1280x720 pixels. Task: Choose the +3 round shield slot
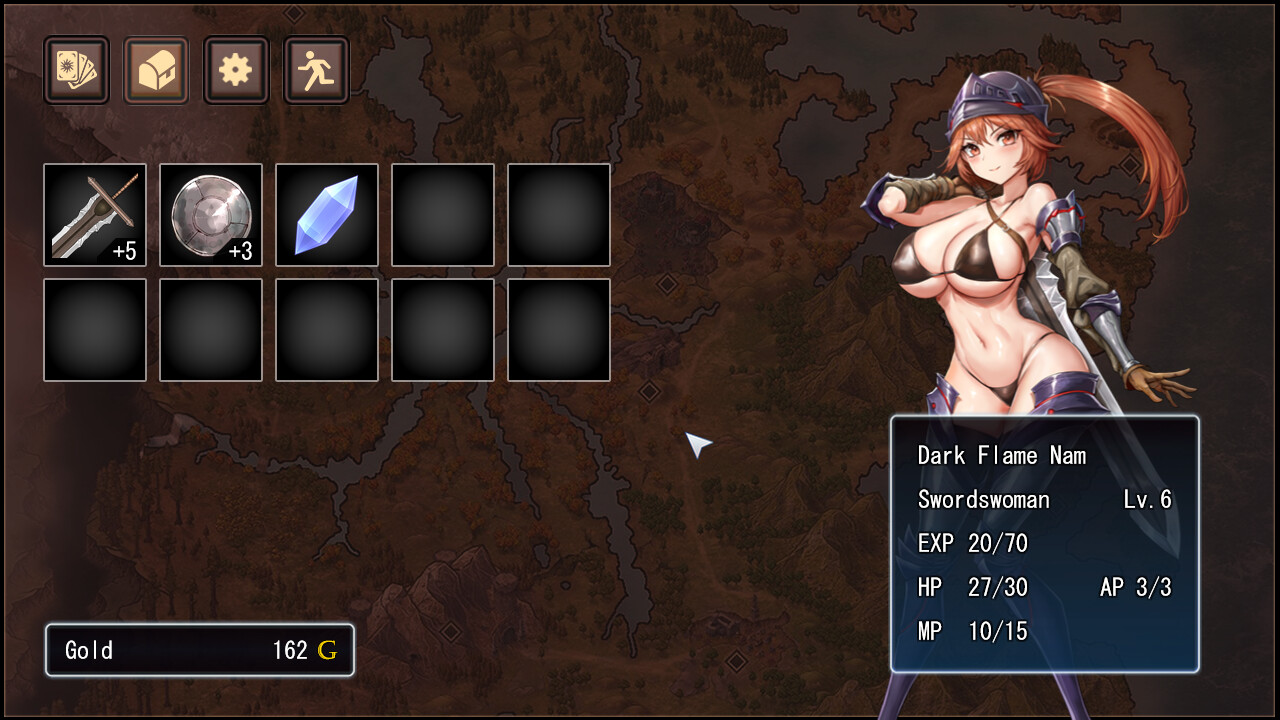click(x=211, y=215)
